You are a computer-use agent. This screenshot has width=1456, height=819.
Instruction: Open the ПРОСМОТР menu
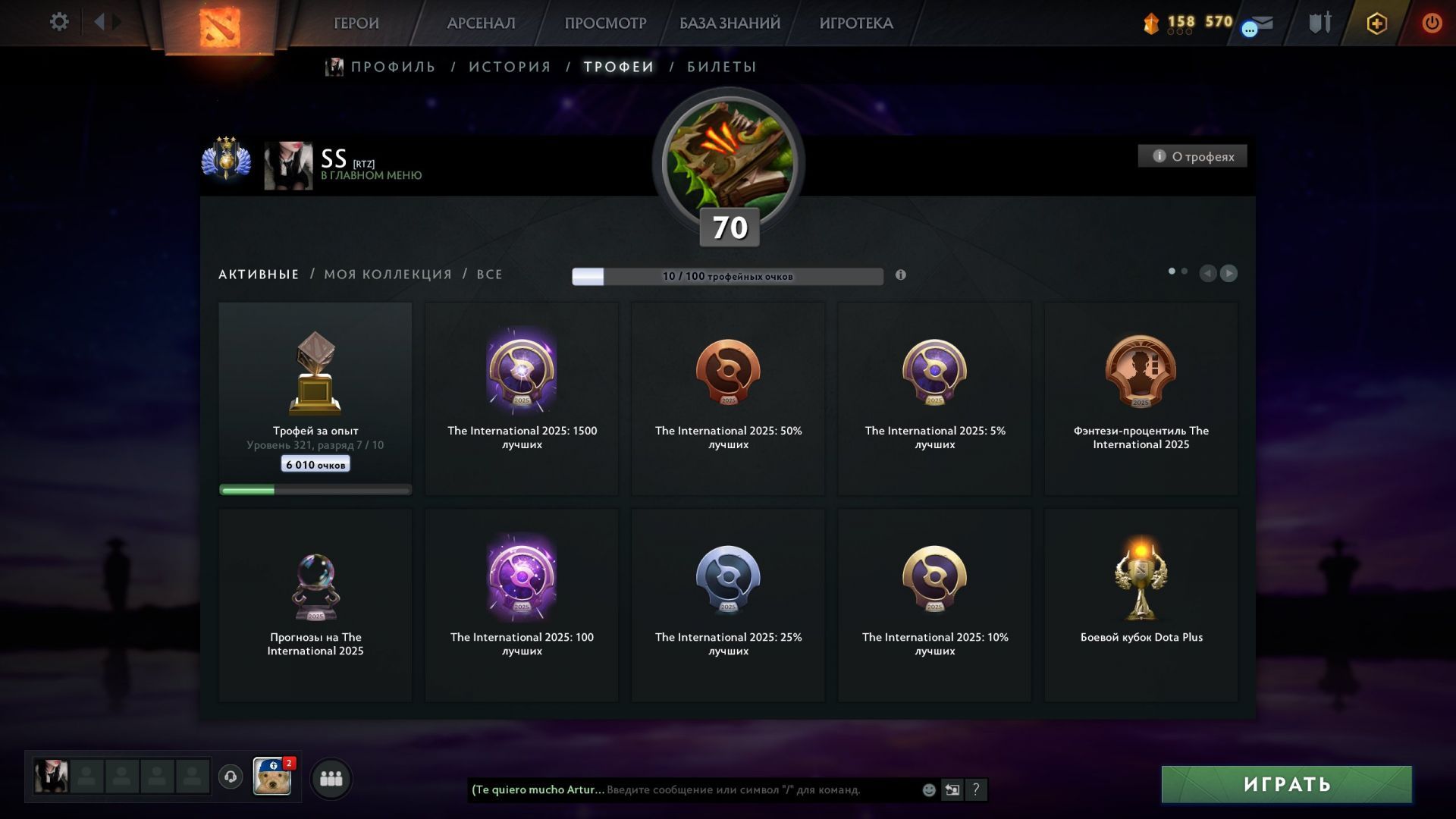click(x=605, y=24)
